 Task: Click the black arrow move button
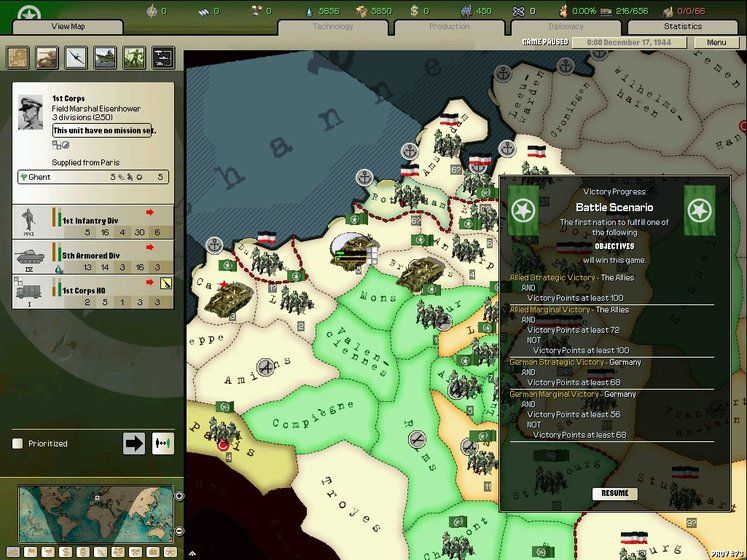pyautogui.click(x=134, y=443)
